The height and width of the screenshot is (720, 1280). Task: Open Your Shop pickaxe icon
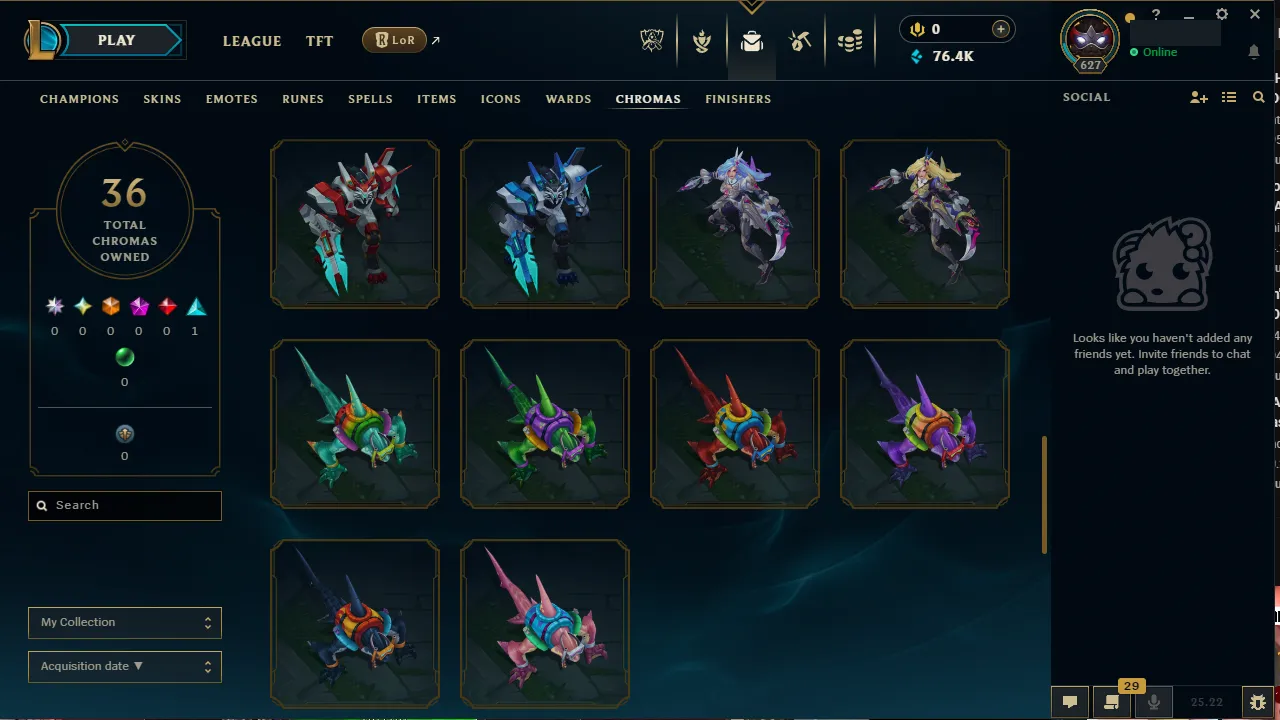coord(800,41)
